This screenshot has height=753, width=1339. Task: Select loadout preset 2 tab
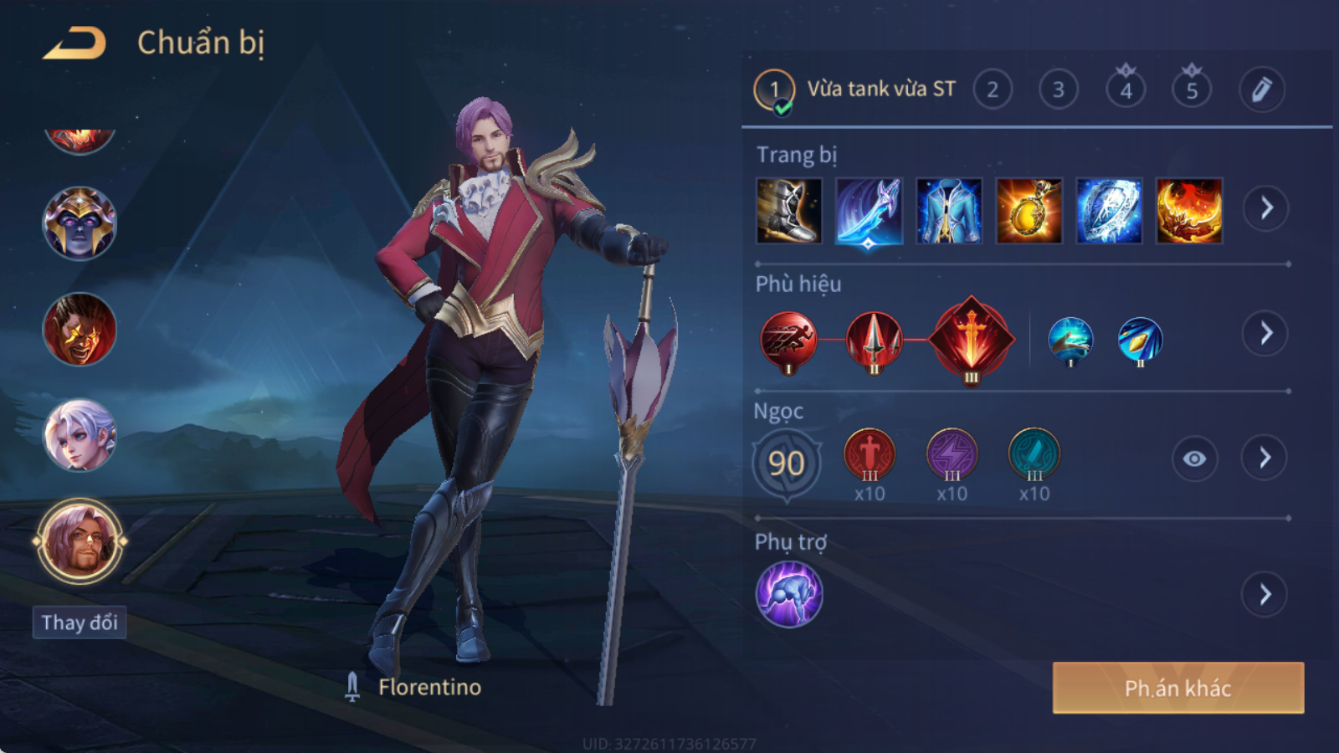click(x=992, y=90)
